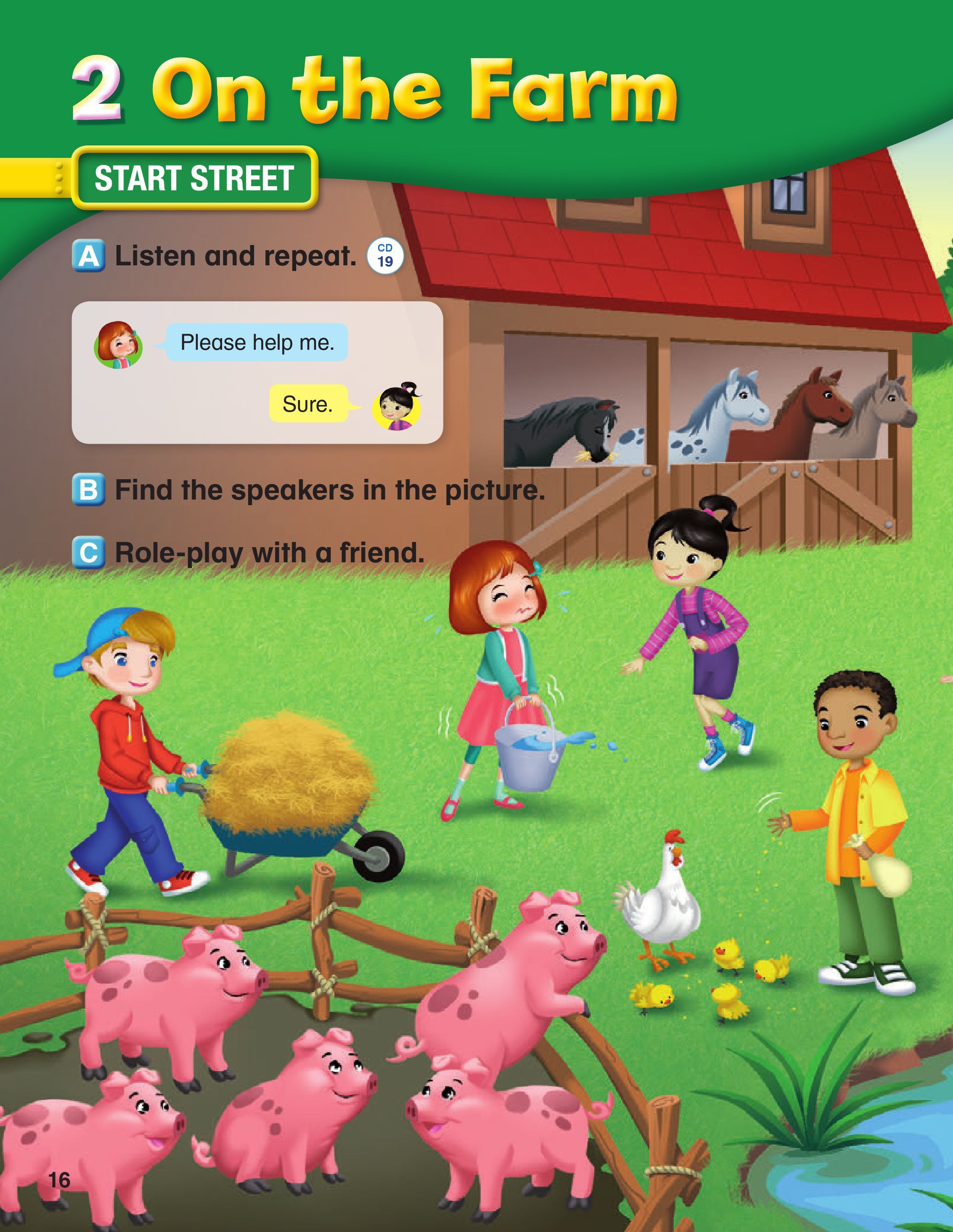This screenshot has width=953, height=1232.
Task: Open the START STREET section label
Action: coord(194,178)
